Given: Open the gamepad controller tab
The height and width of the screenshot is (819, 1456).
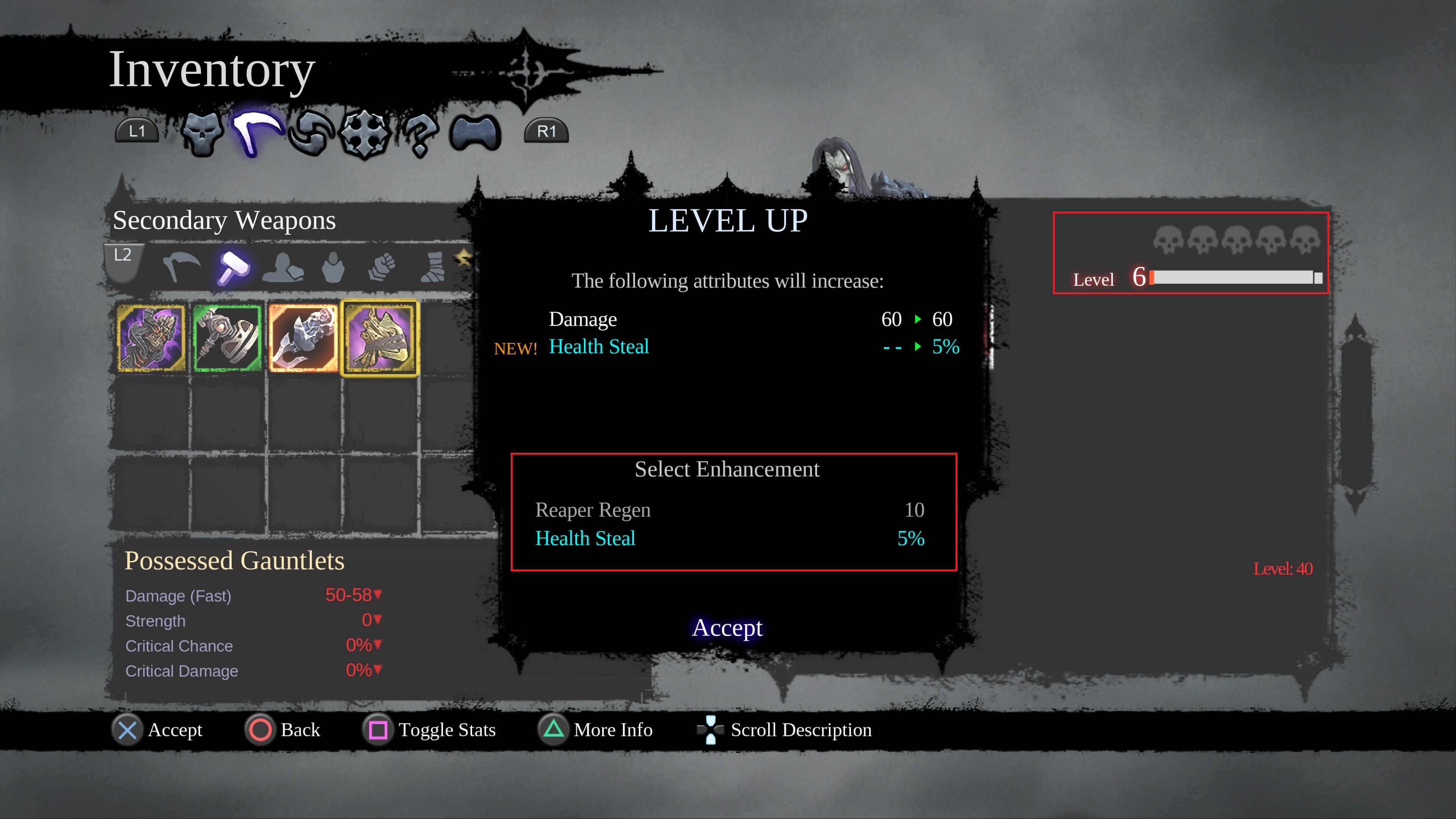Looking at the screenshot, I should point(475,133).
